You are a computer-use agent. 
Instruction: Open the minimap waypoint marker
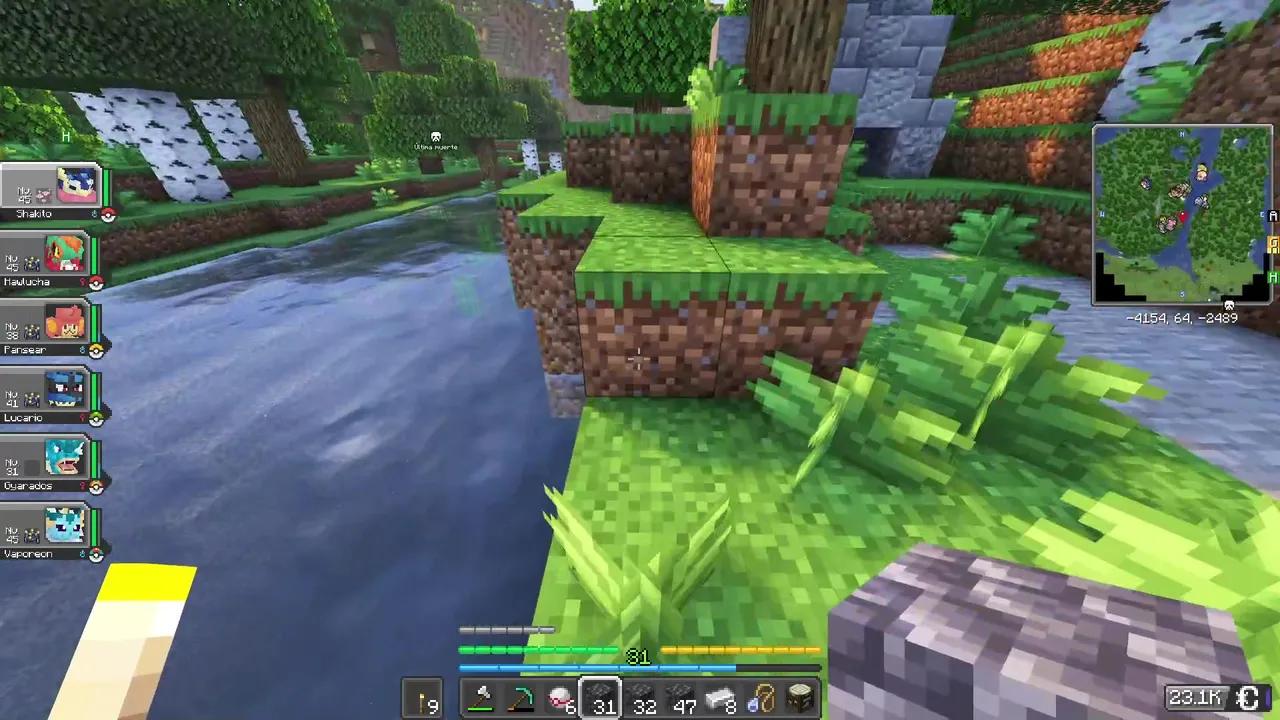click(x=1230, y=303)
